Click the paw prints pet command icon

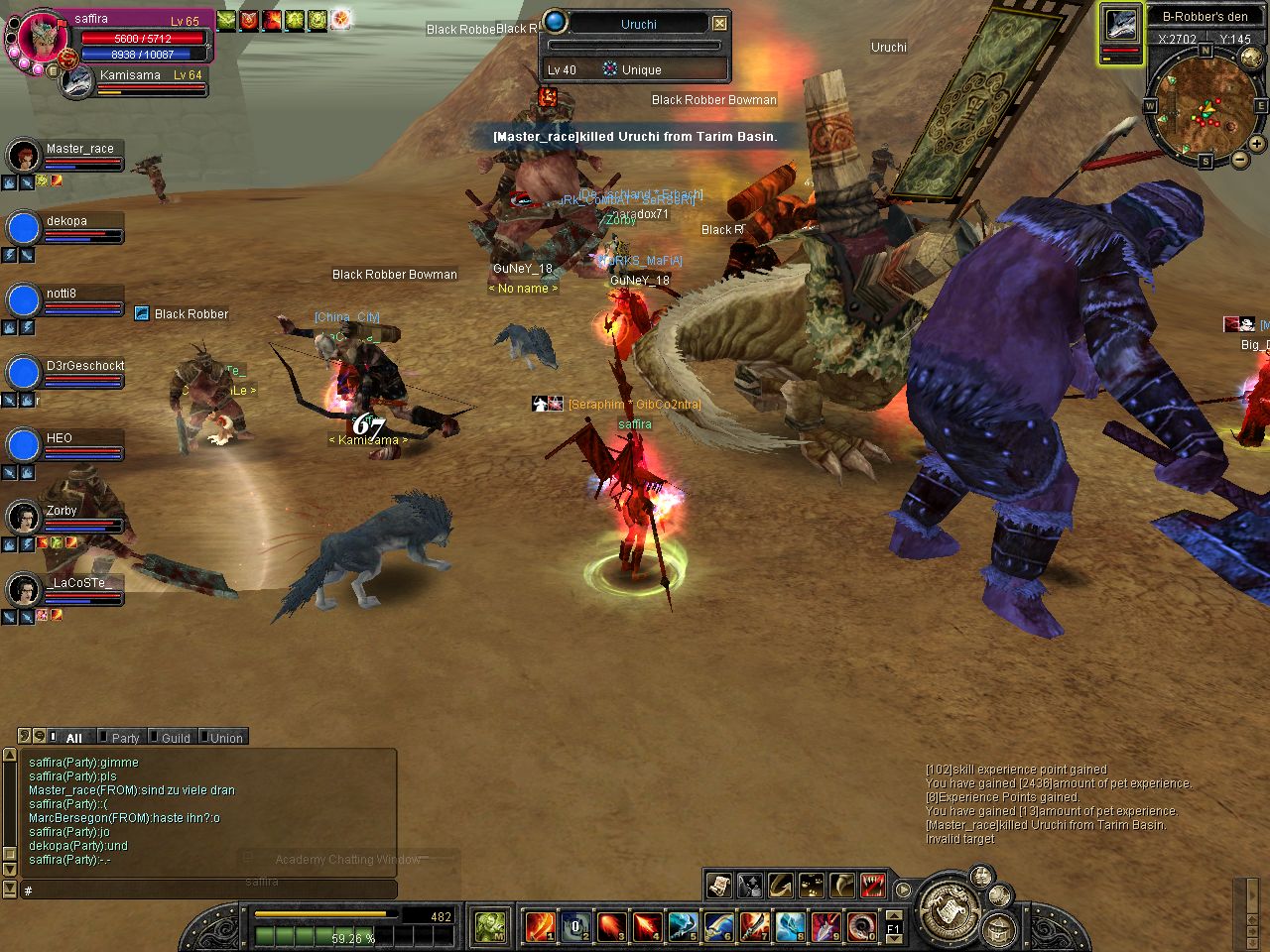point(812,884)
